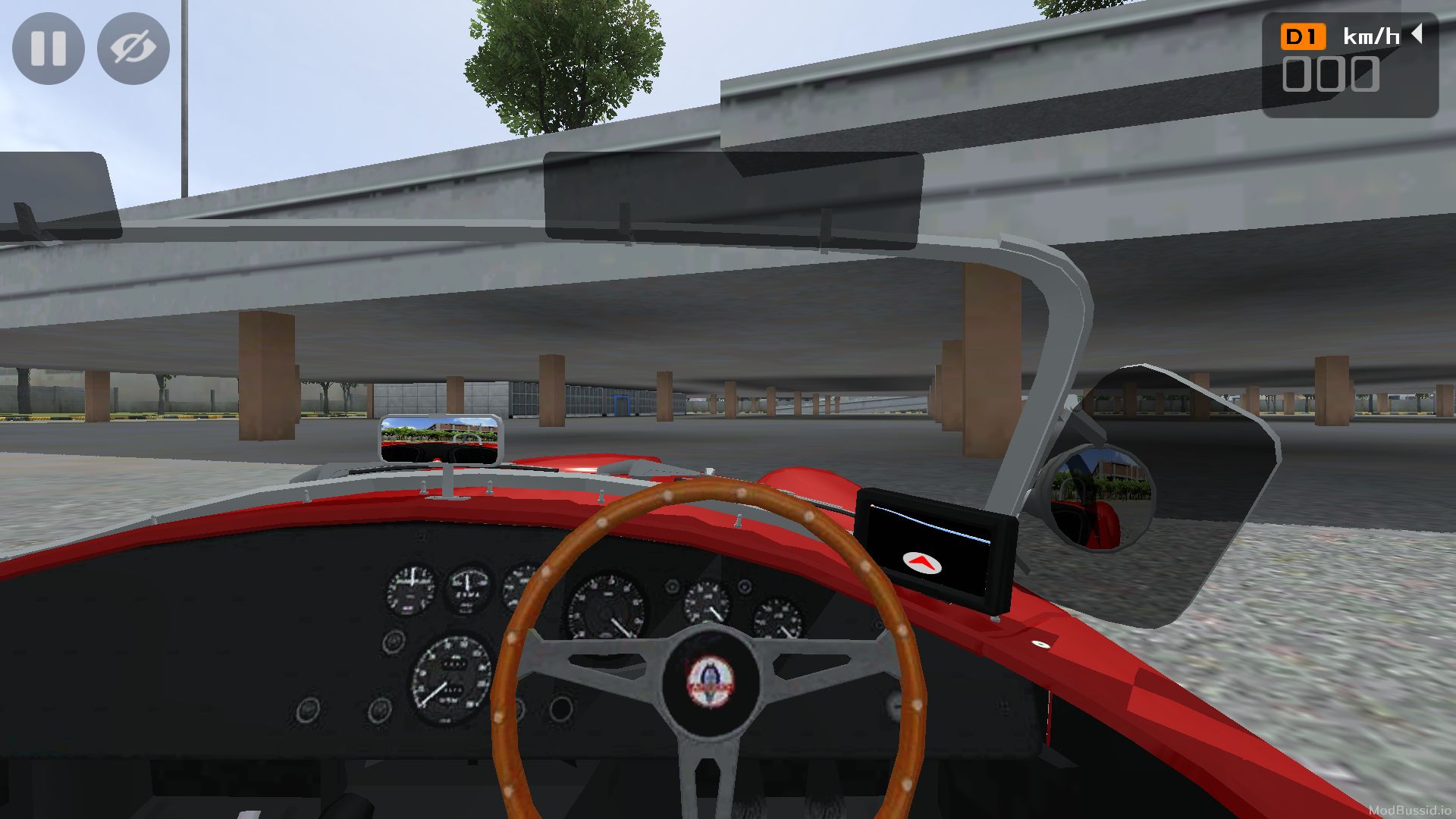Image resolution: width=1456 pixels, height=819 pixels.
Task: Click the km/h label on the speedometer panel
Action: click(1373, 34)
